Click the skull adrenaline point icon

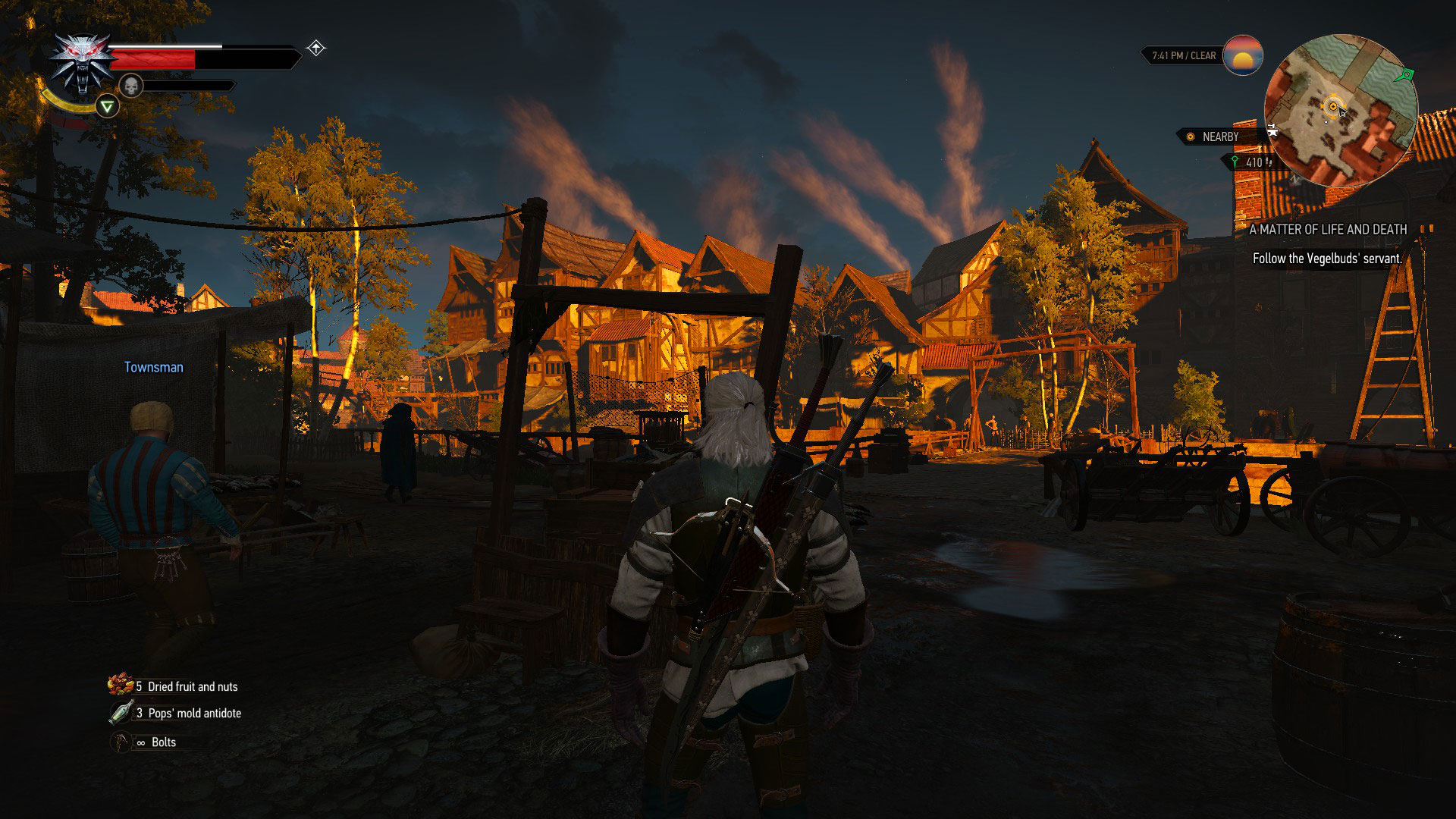coord(130,83)
